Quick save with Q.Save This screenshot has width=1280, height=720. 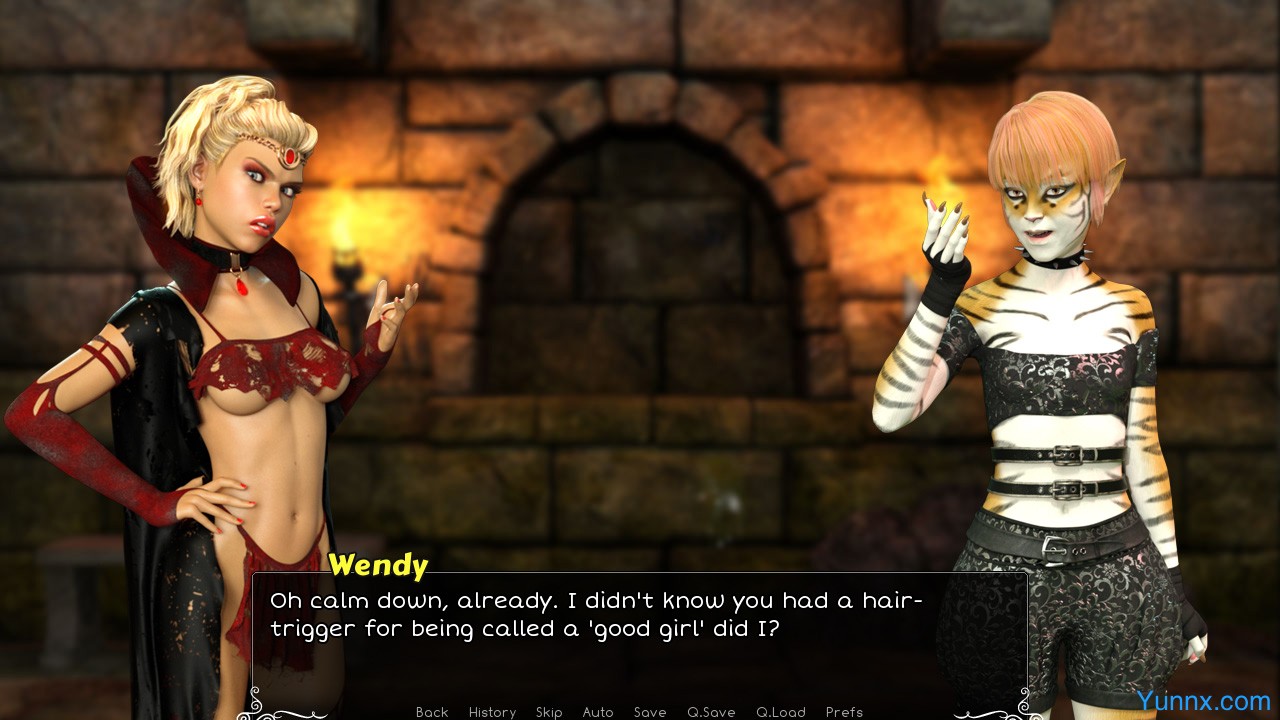tap(711, 712)
